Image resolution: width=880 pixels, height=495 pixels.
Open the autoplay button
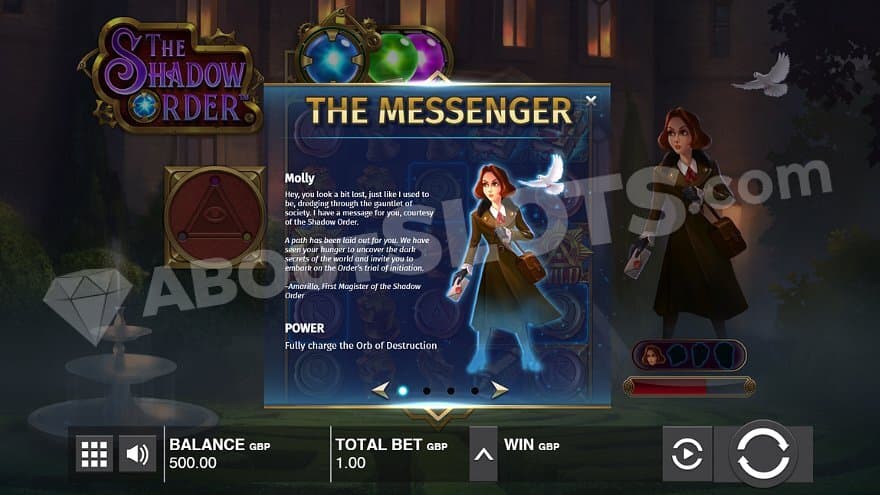tap(687, 454)
